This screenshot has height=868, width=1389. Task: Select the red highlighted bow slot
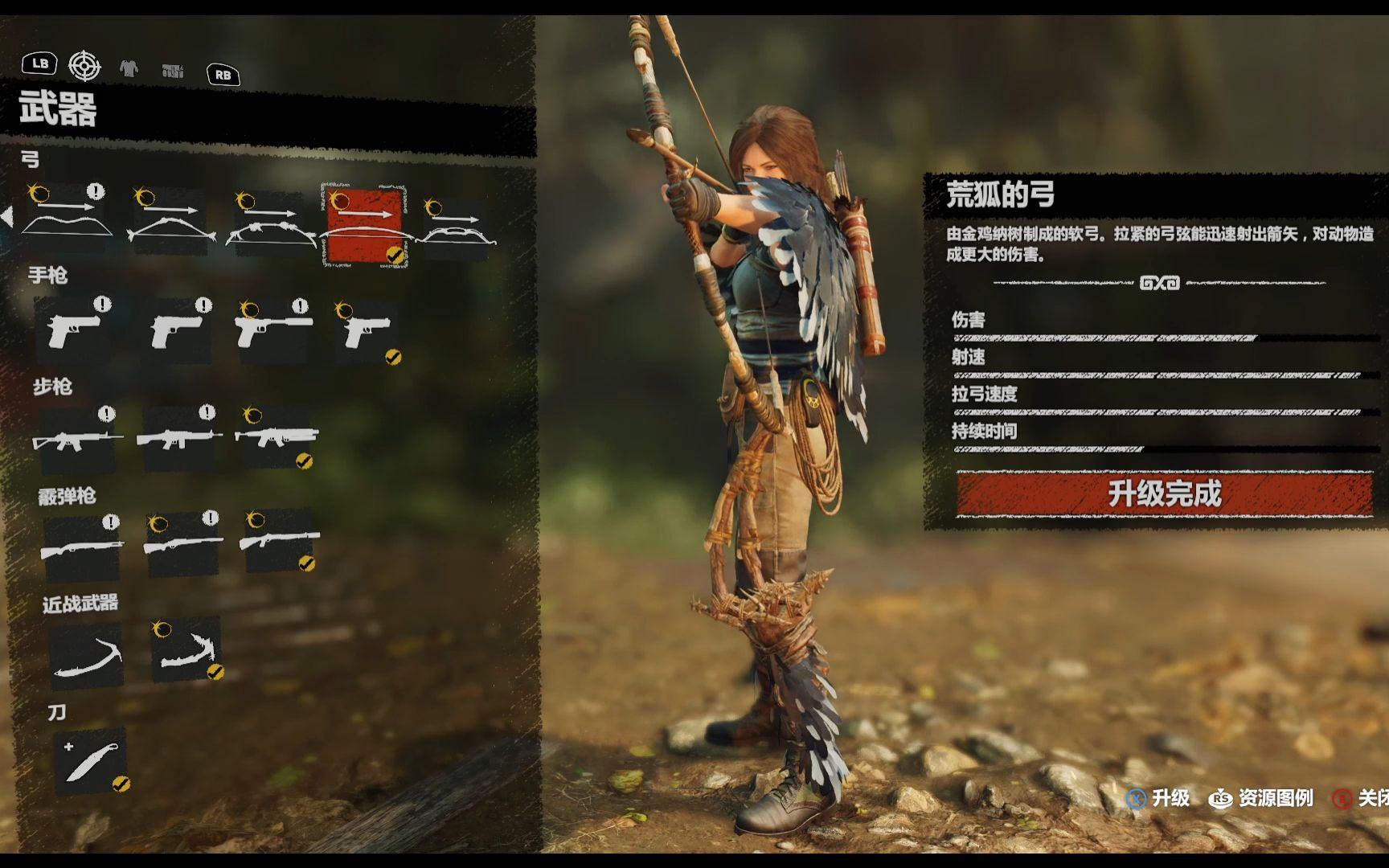[364, 226]
